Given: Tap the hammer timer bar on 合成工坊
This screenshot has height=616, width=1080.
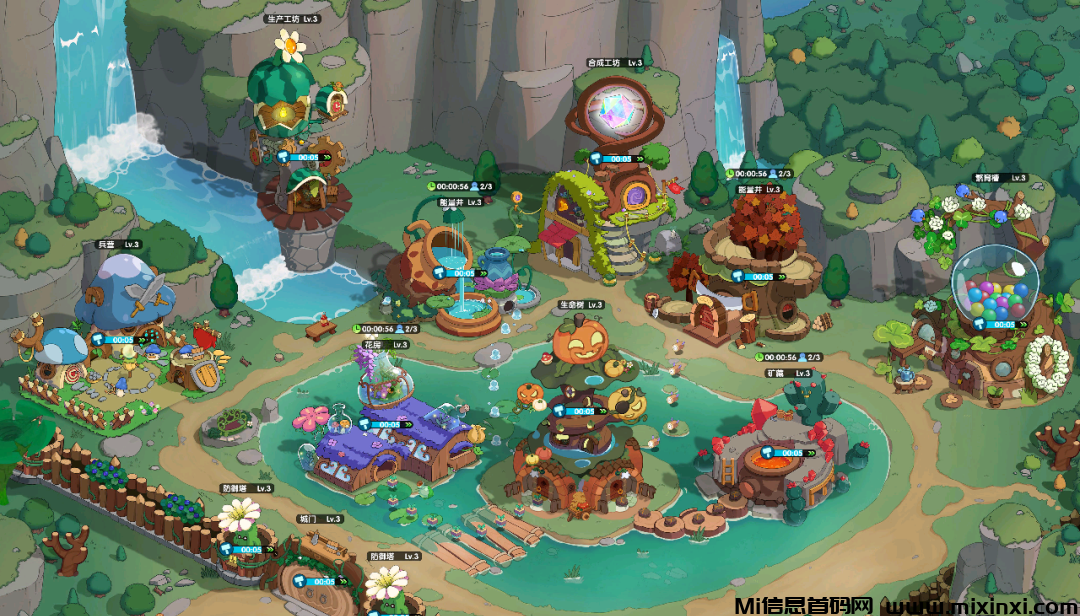Looking at the screenshot, I should (613, 158).
